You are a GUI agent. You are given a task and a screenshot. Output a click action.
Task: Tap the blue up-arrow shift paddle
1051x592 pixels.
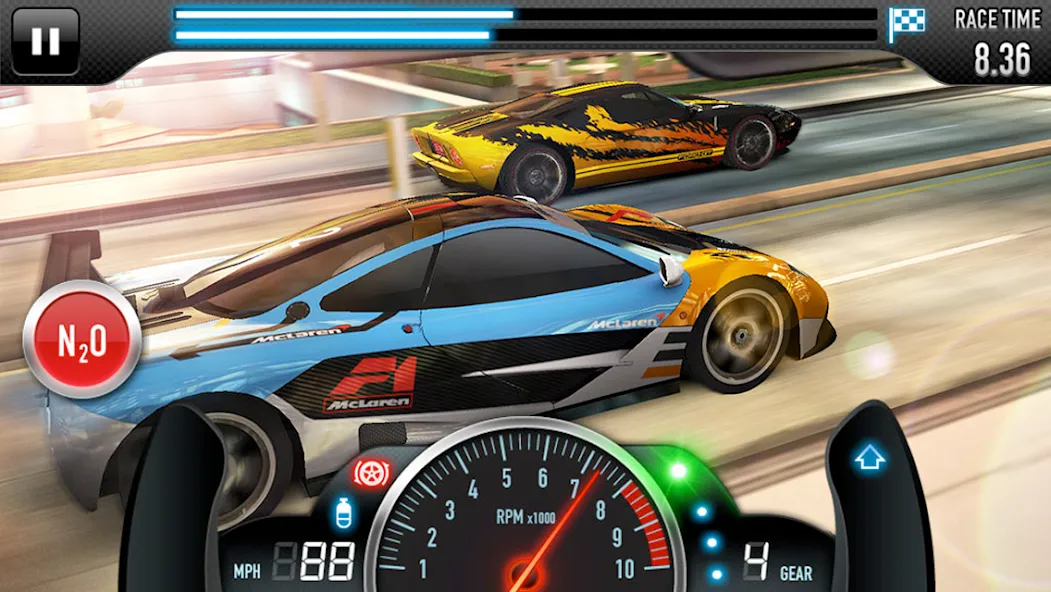(x=868, y=460)
